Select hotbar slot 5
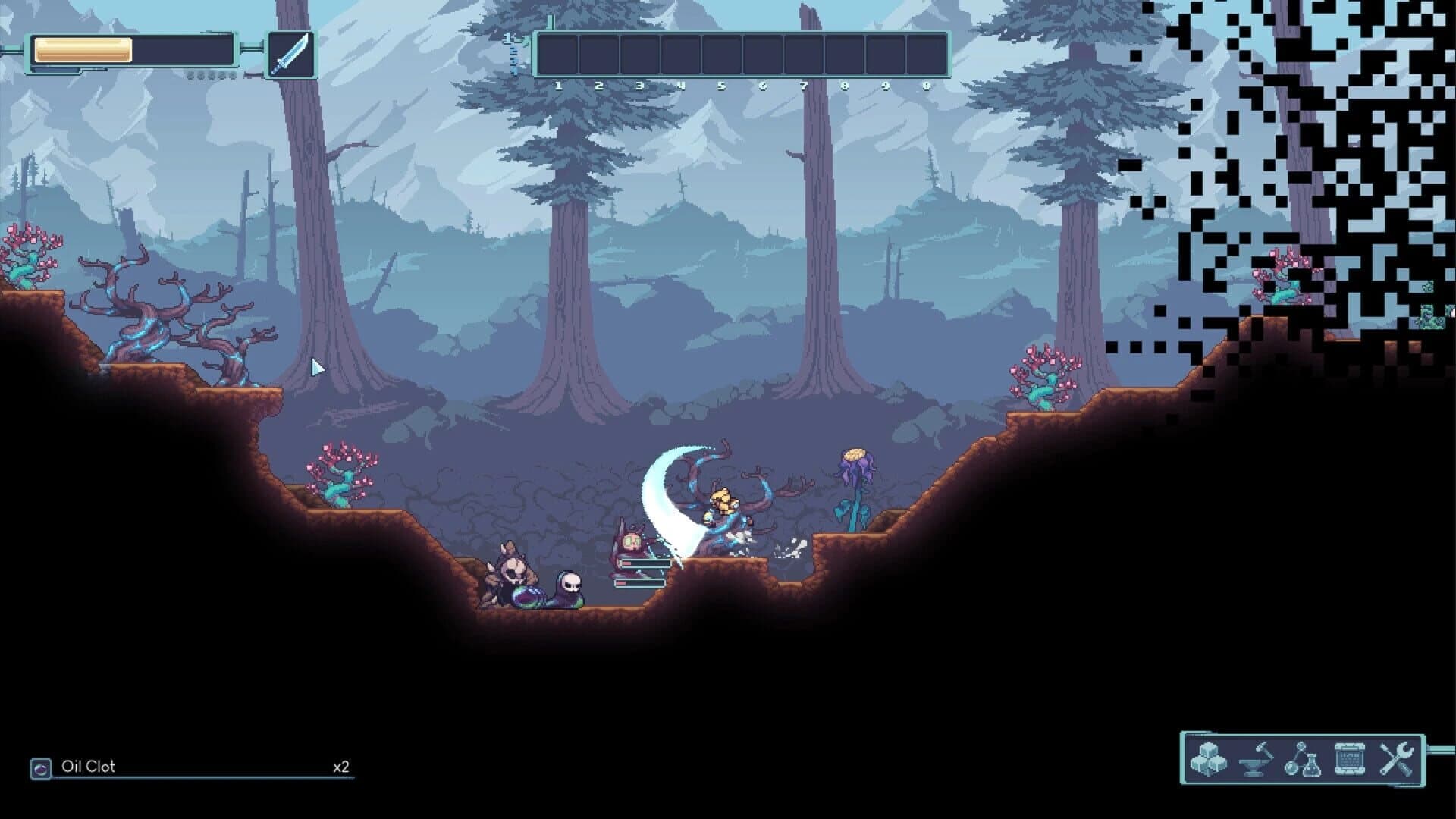 723,55
